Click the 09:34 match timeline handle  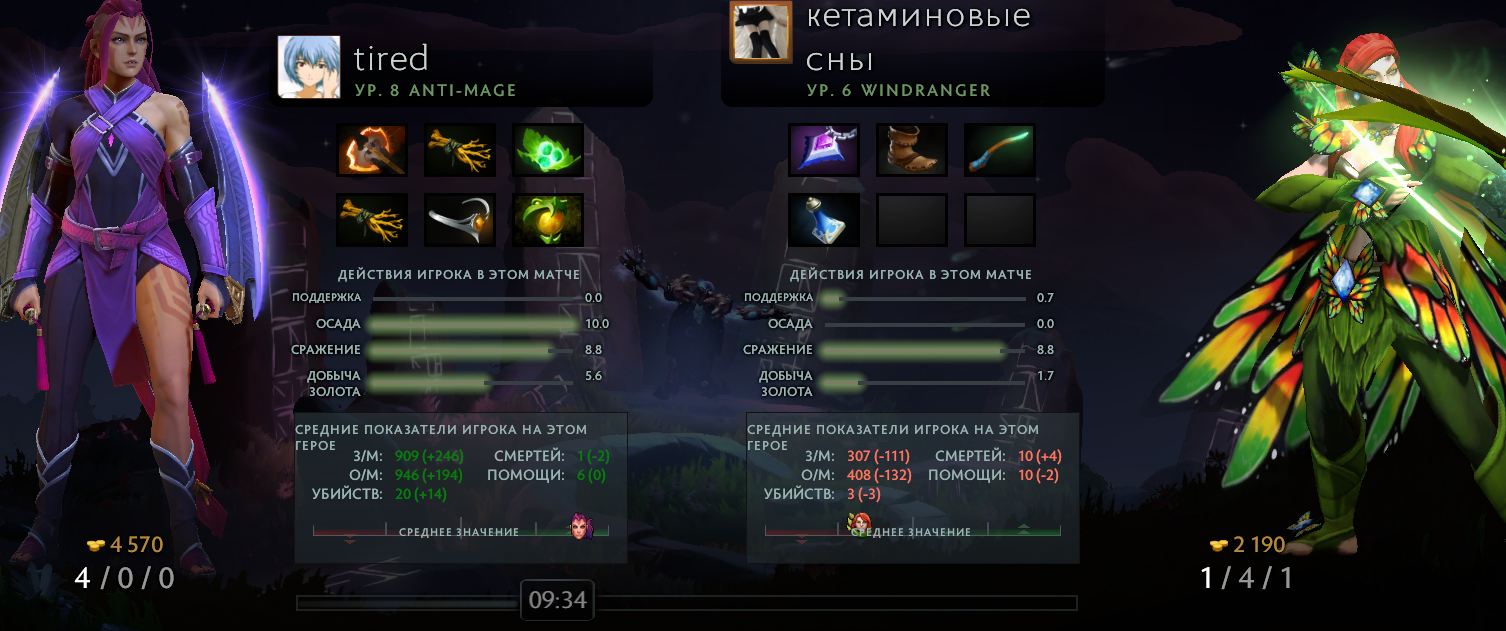[x=557, y=601]
